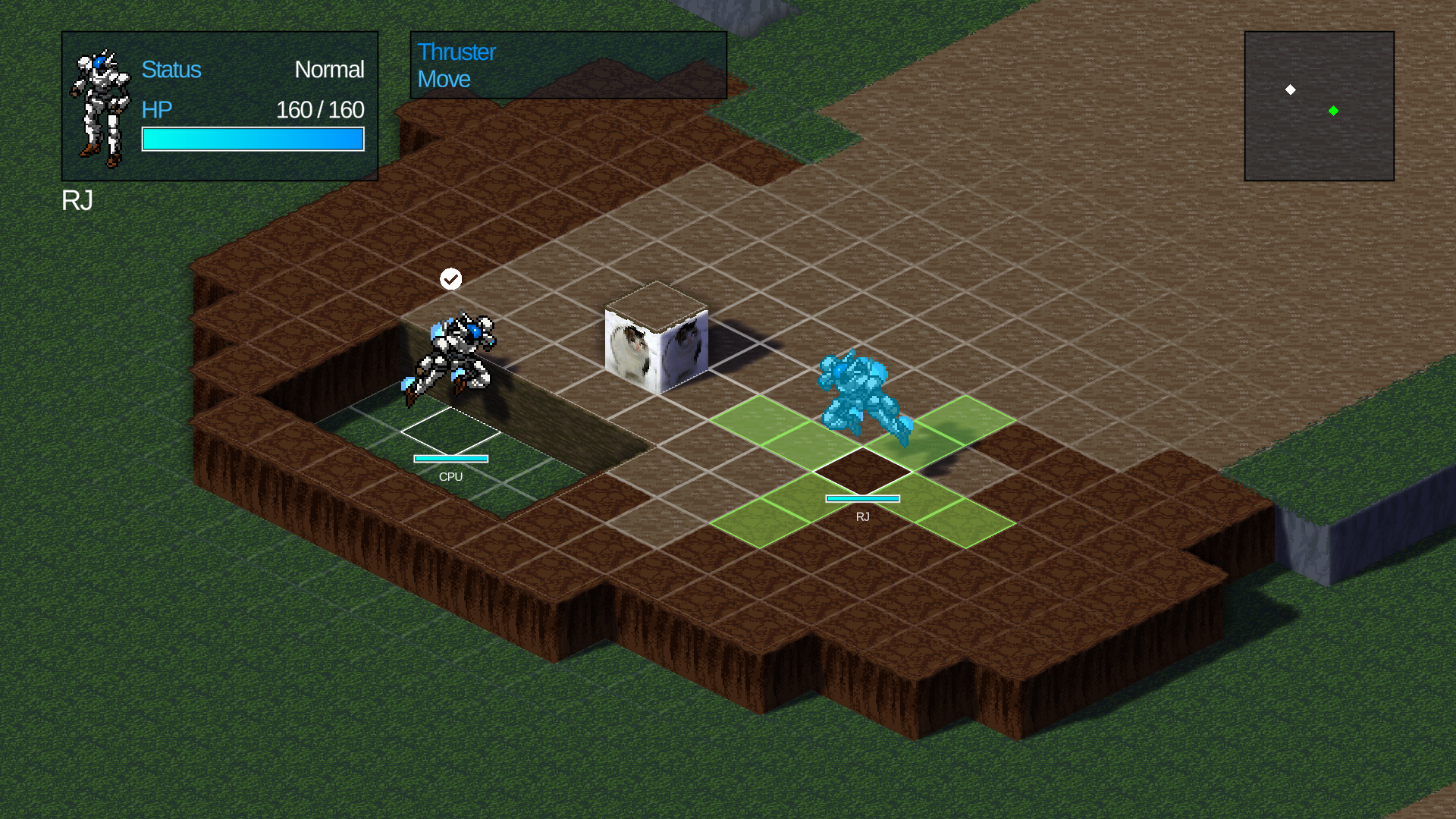Click the Normal status text

click(x=330, y=70)
